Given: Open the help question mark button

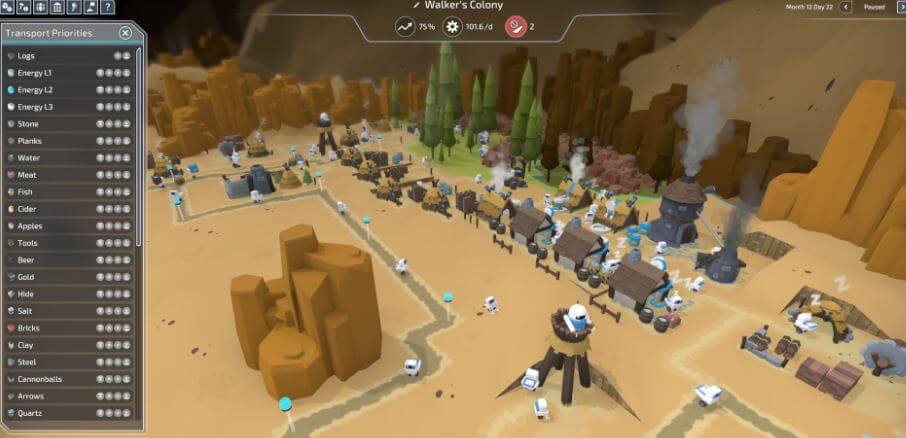Looking at the screenshot, I should pyautogui.click(x=107, y=7).
